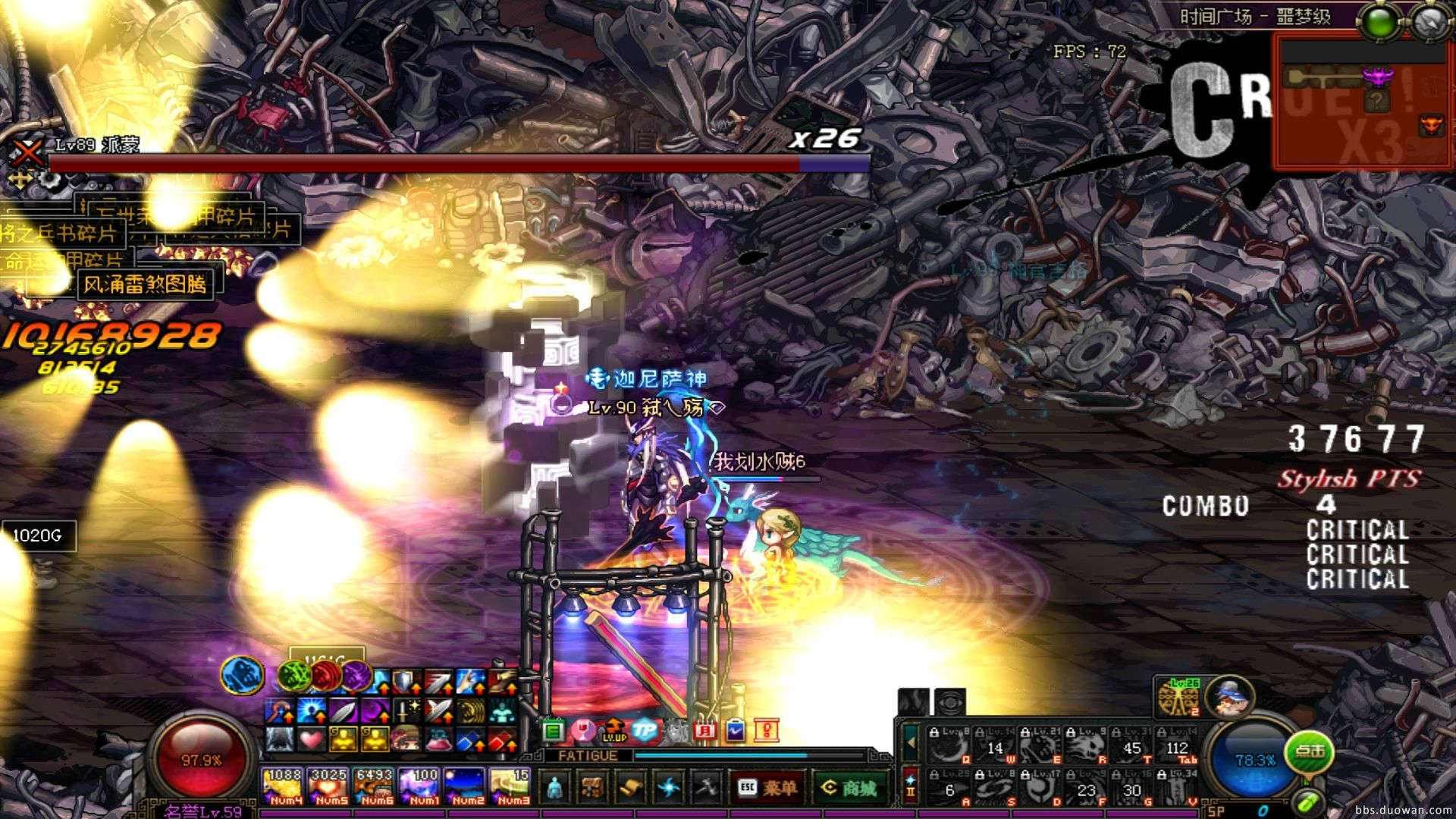Toggle the skill bar left arrow expander

911,741
